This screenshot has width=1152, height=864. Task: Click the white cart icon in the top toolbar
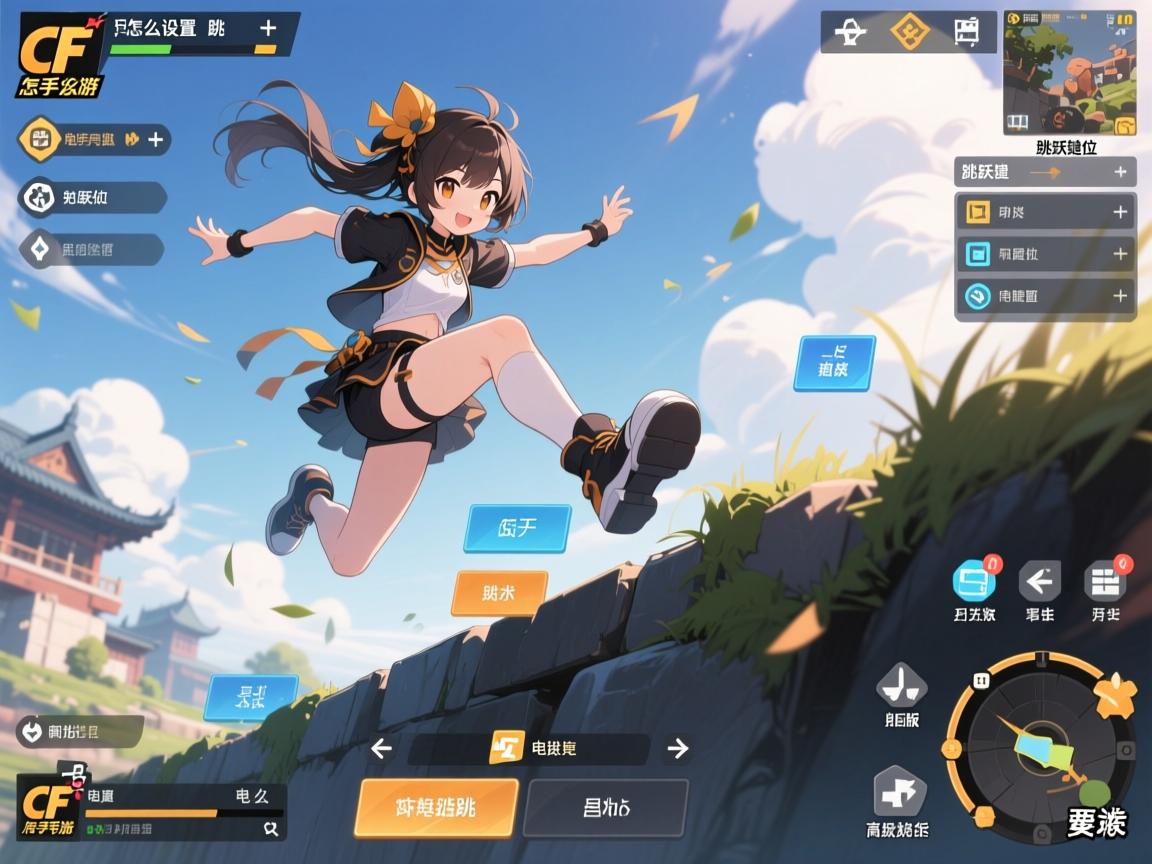click(965, 32)
